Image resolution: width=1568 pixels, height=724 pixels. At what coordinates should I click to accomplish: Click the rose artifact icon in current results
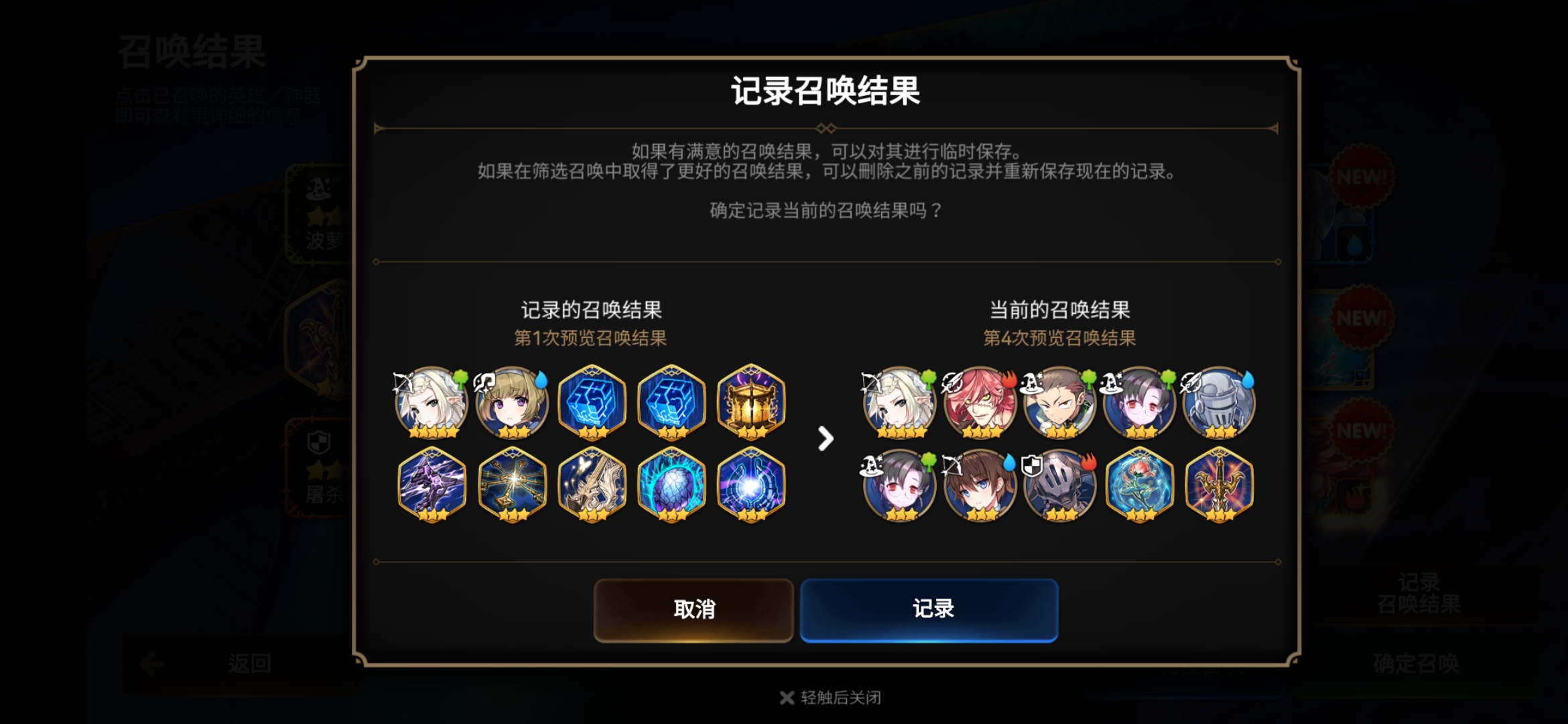(x=1138, y=485)
